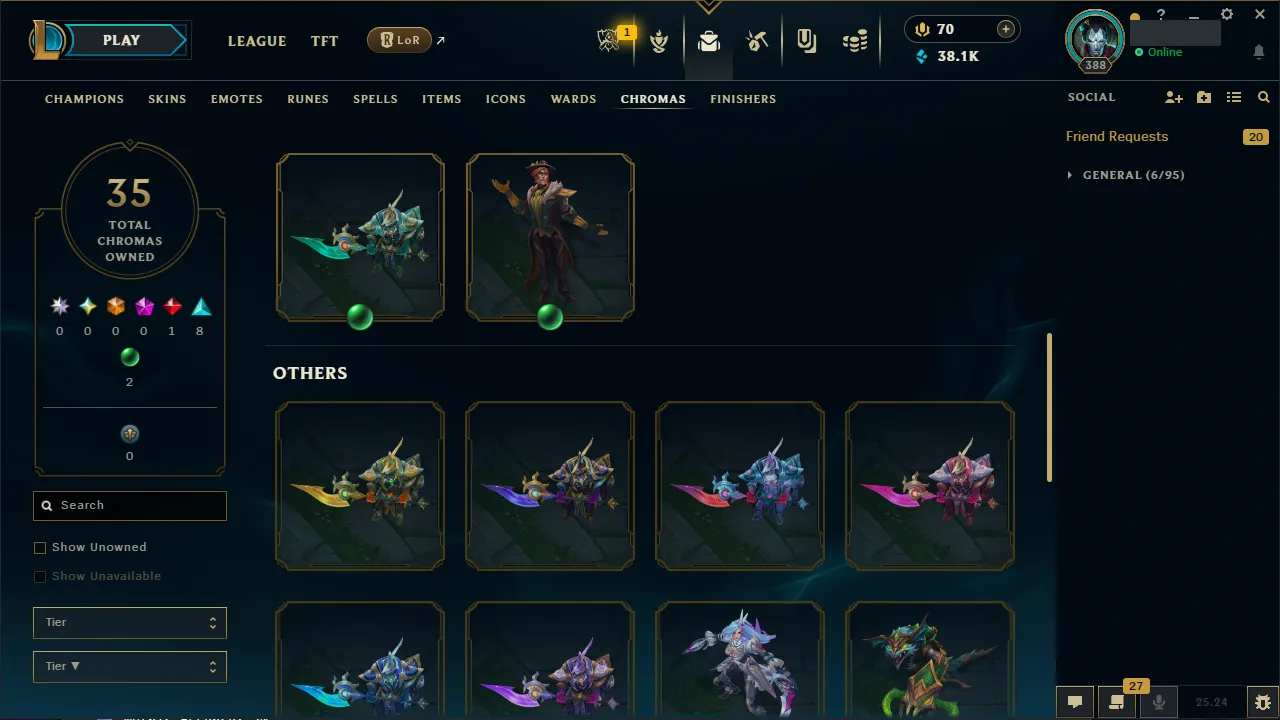Image resolution: width=1280 pixels, height=720 pixels.
Task: Open friend search in the Social panel
Action: pos(1263,97)
